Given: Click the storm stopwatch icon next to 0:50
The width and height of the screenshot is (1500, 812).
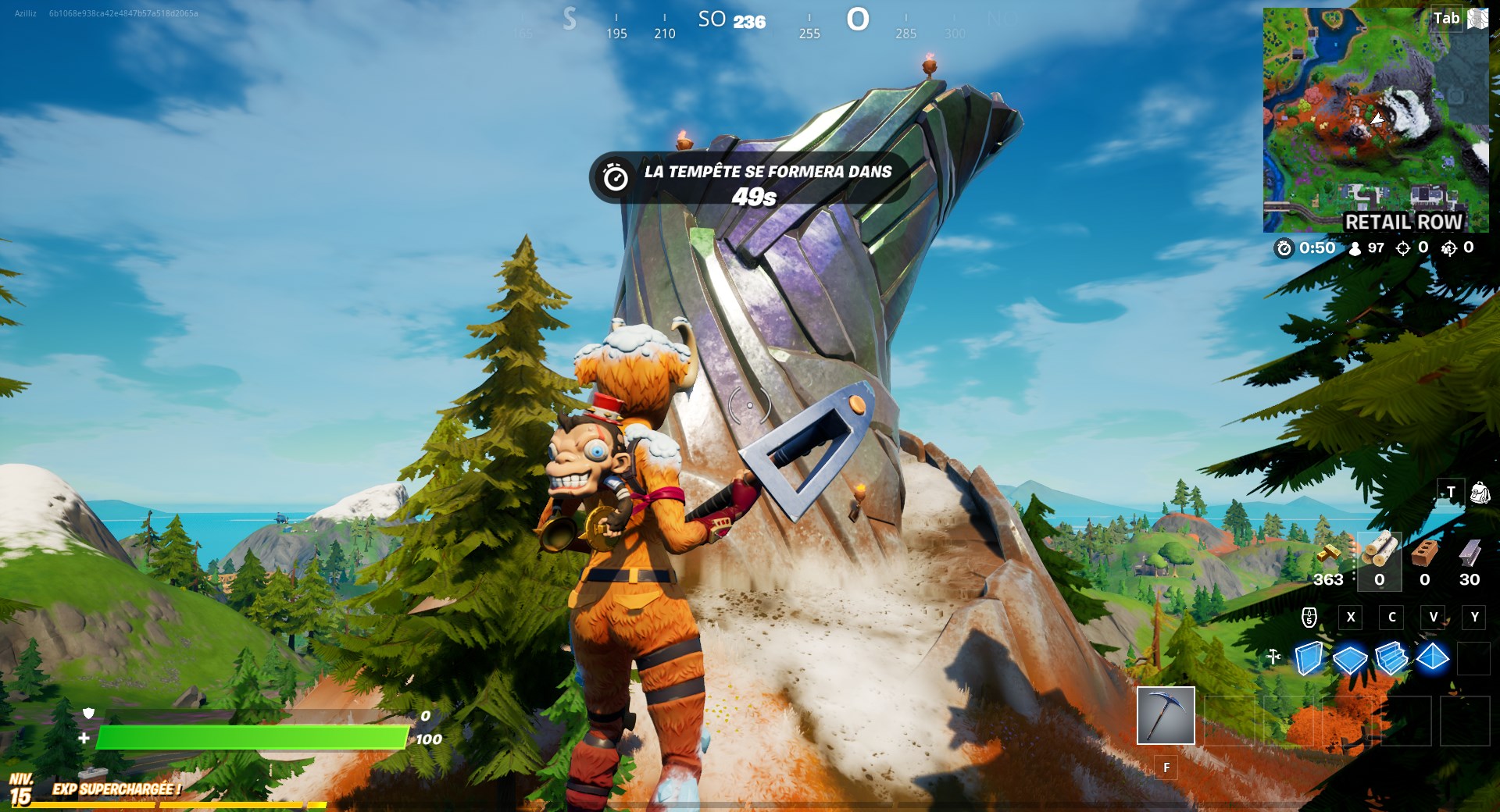Looking at the screenshot, I should (1284, 248).
